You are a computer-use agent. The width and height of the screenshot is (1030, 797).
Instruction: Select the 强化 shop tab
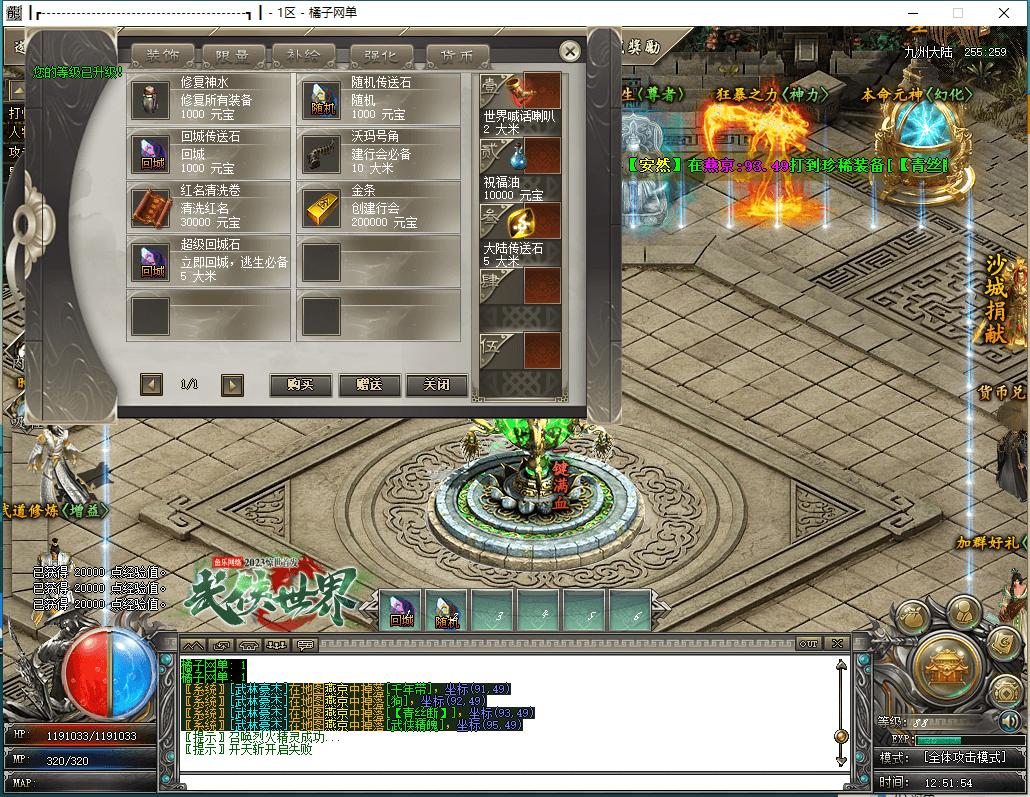point(381,56)
